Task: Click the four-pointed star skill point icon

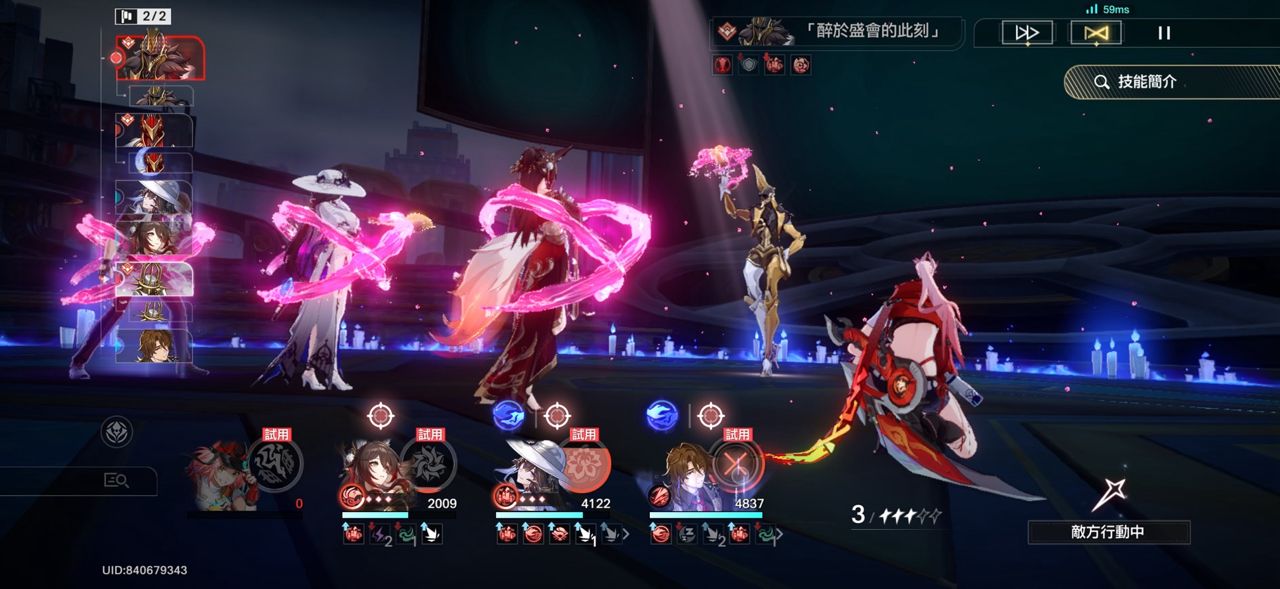Action: (x=1109, y=494)
